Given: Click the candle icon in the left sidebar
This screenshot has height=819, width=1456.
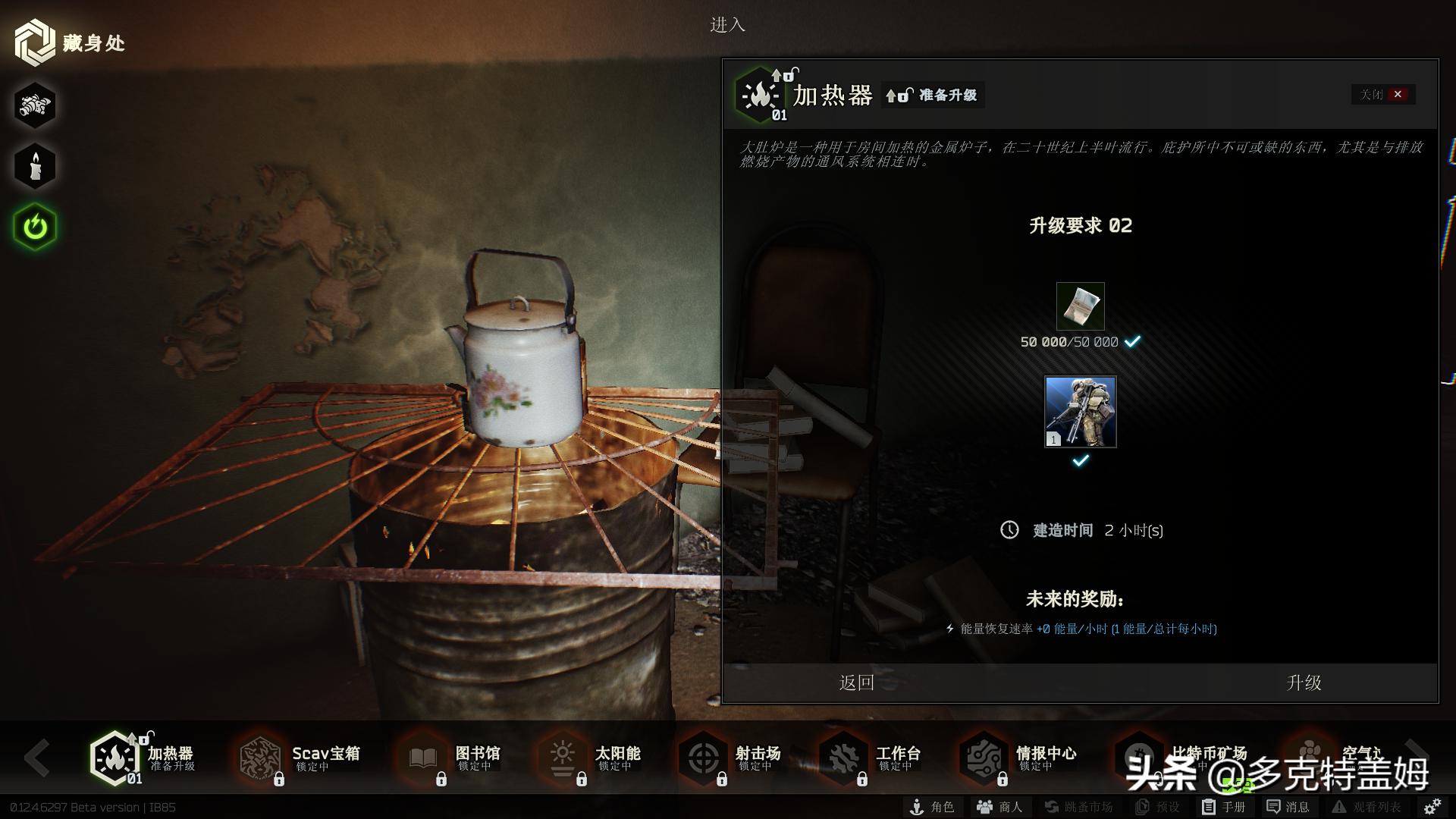Looking at the screenshot, I should pyautogui.click(x=33, y=165).
